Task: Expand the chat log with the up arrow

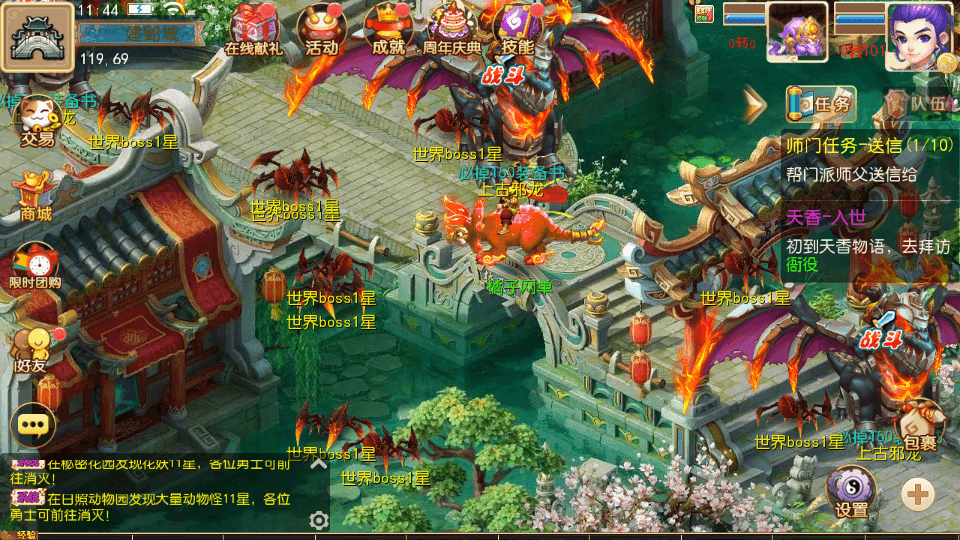Action: pos(318,463)
